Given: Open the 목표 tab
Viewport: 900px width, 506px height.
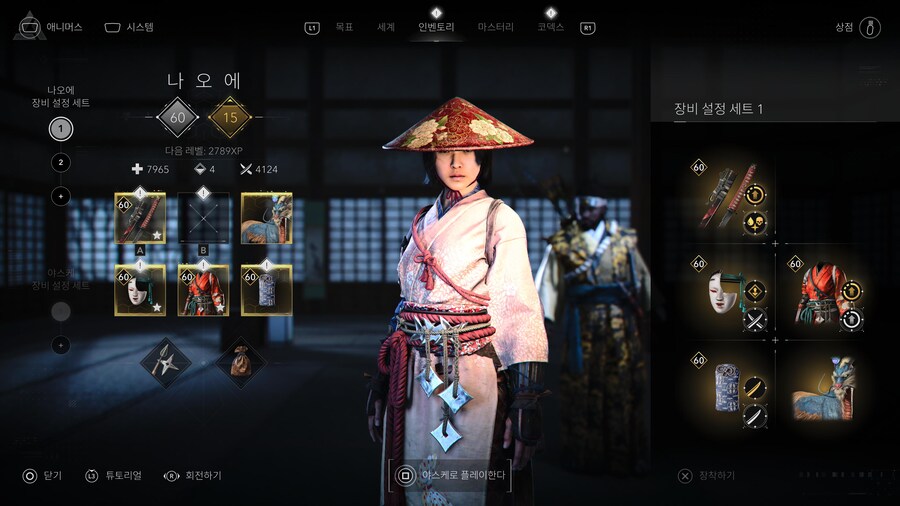Looking at the screenshot, I should (x=344, y=27).
